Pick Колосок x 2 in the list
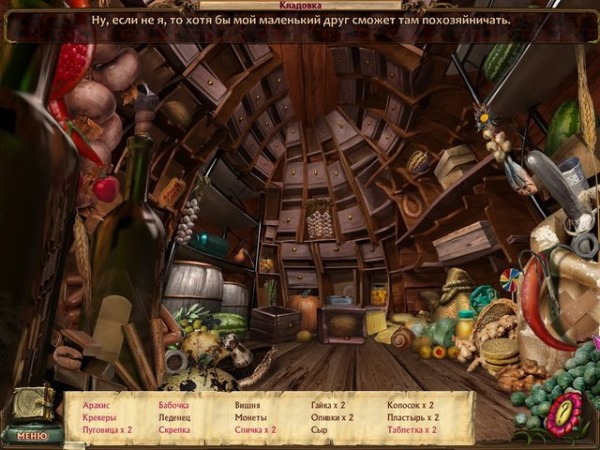The image size is (600, 450). pyautogui.click(x=411, y=405)
